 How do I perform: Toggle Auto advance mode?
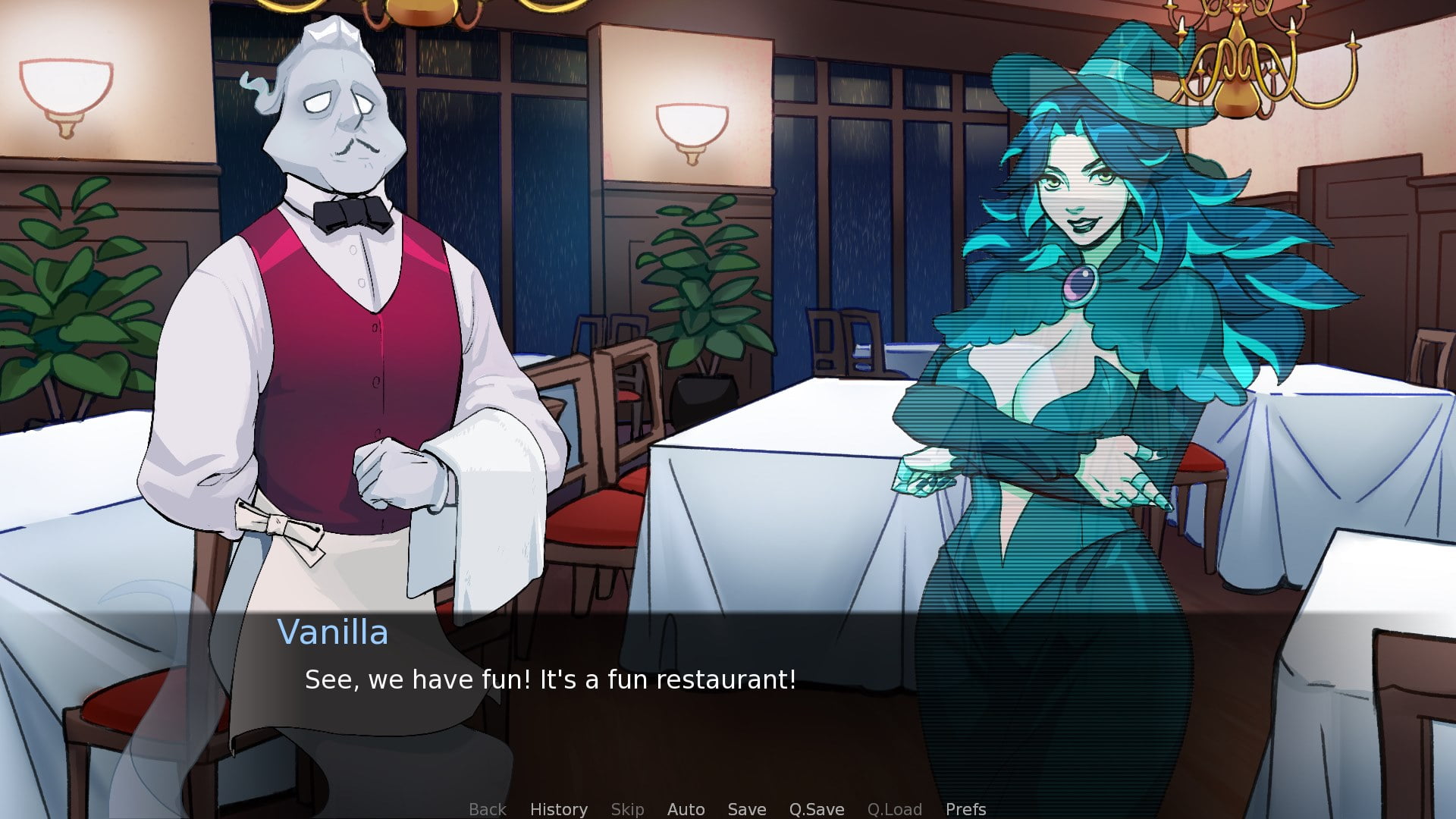686,809
